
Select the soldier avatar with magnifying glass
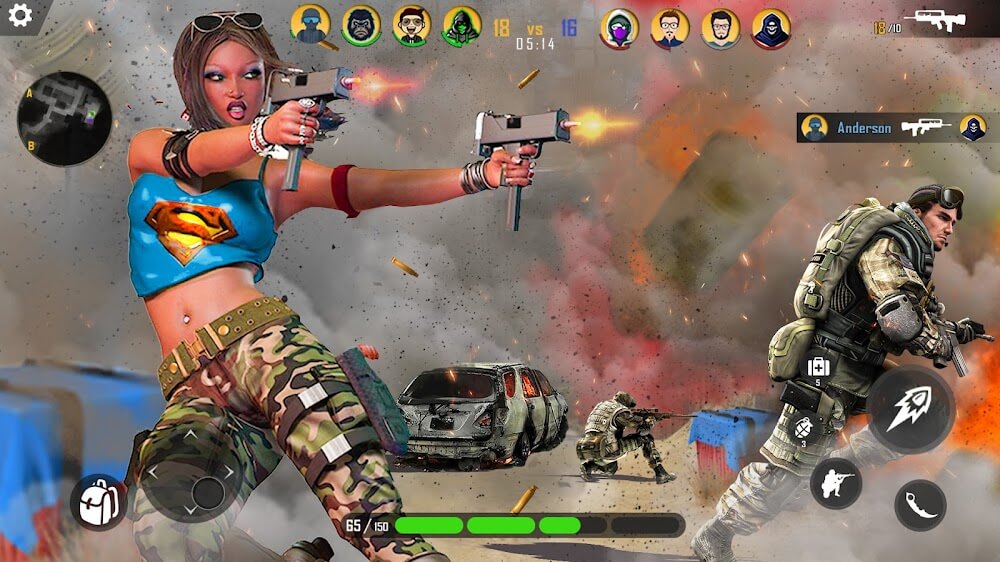[310, 26]
